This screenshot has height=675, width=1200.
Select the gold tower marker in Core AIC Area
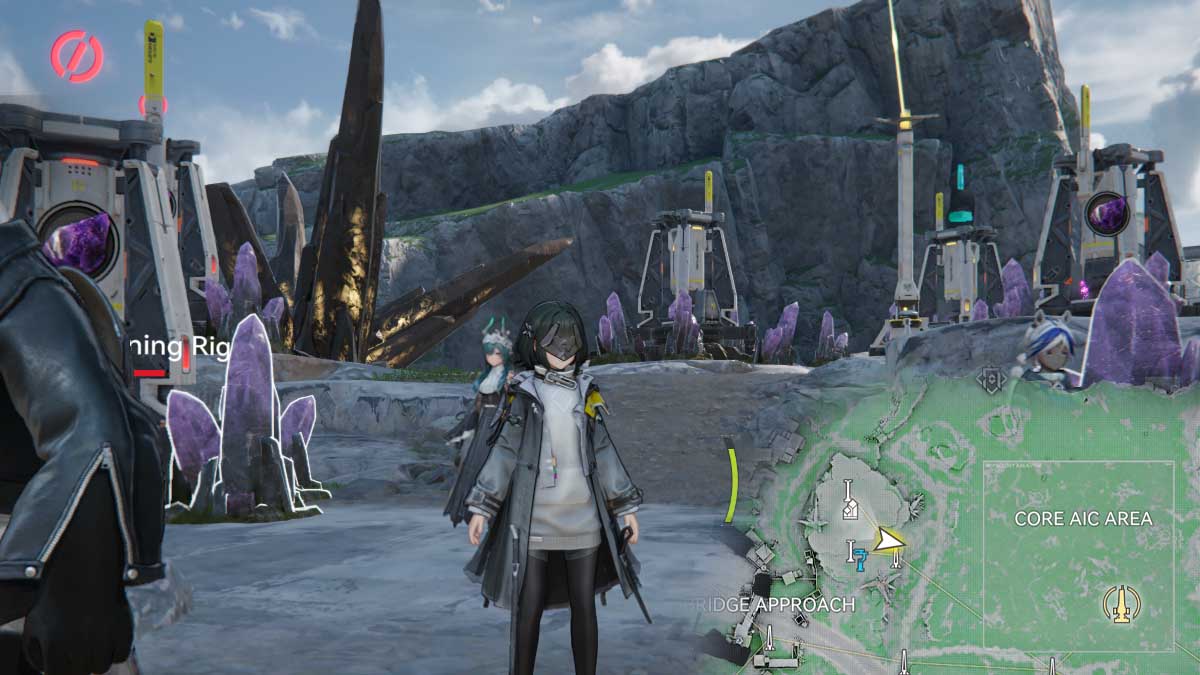coord(1122,603)
